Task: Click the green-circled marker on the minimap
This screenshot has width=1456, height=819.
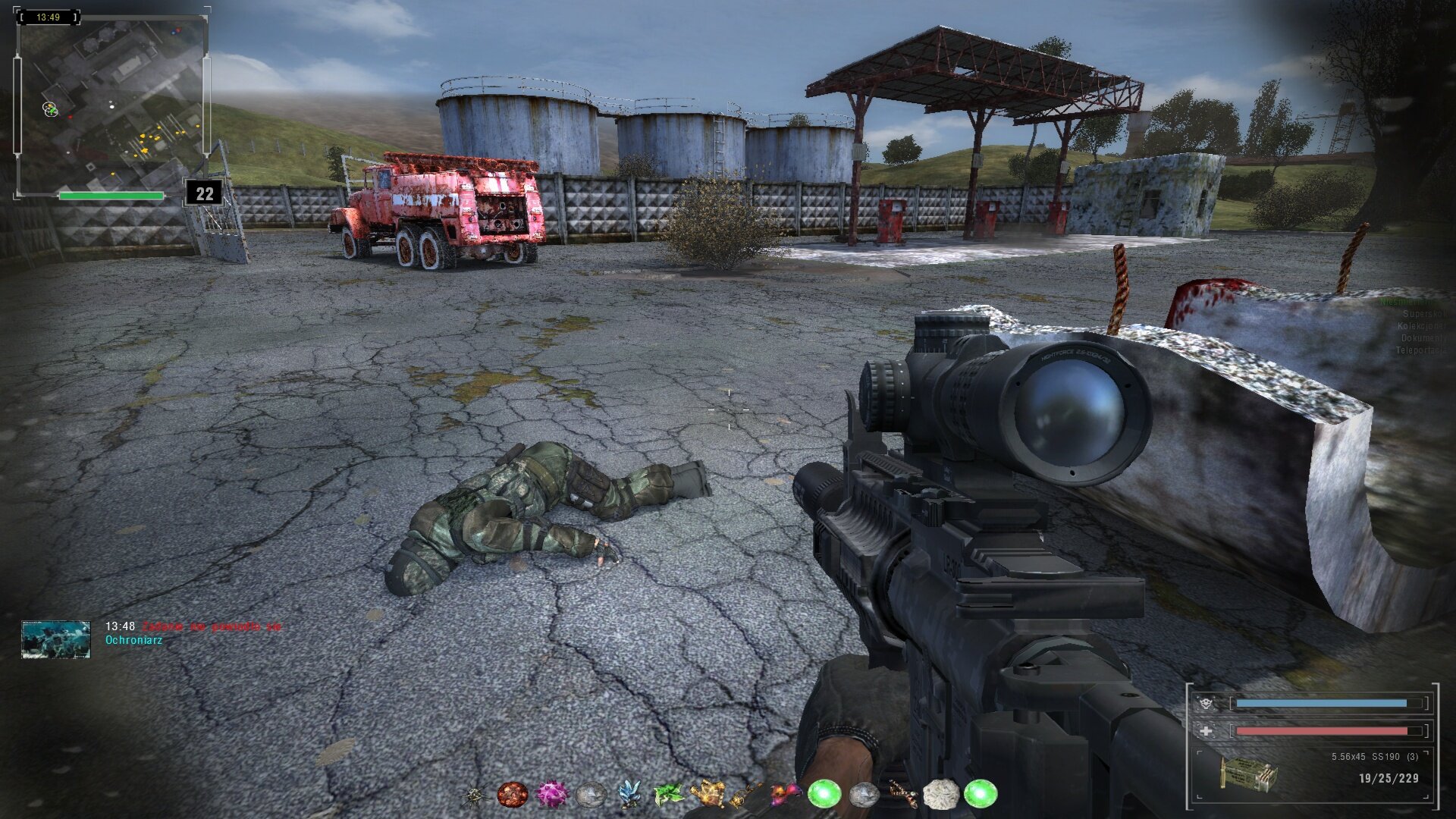Action: 50,109
